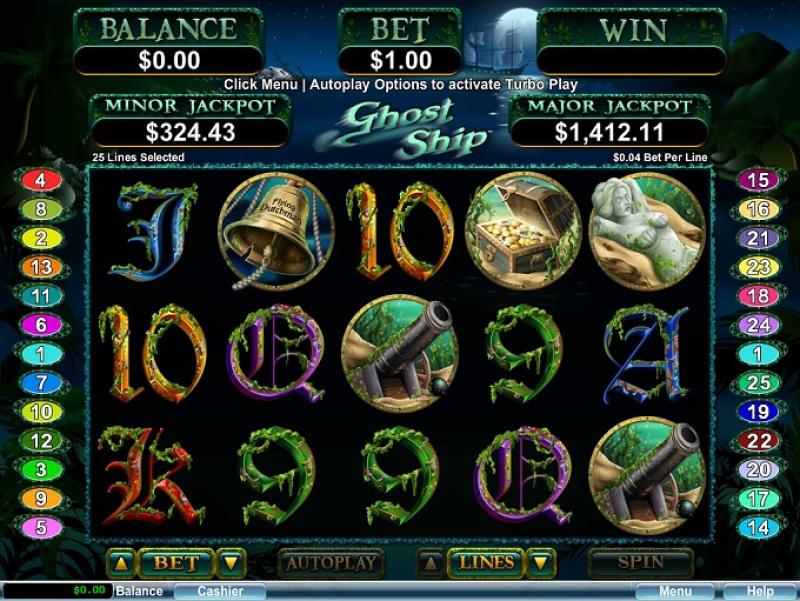Choose payline 25 marker

click(x=757, y=383)
